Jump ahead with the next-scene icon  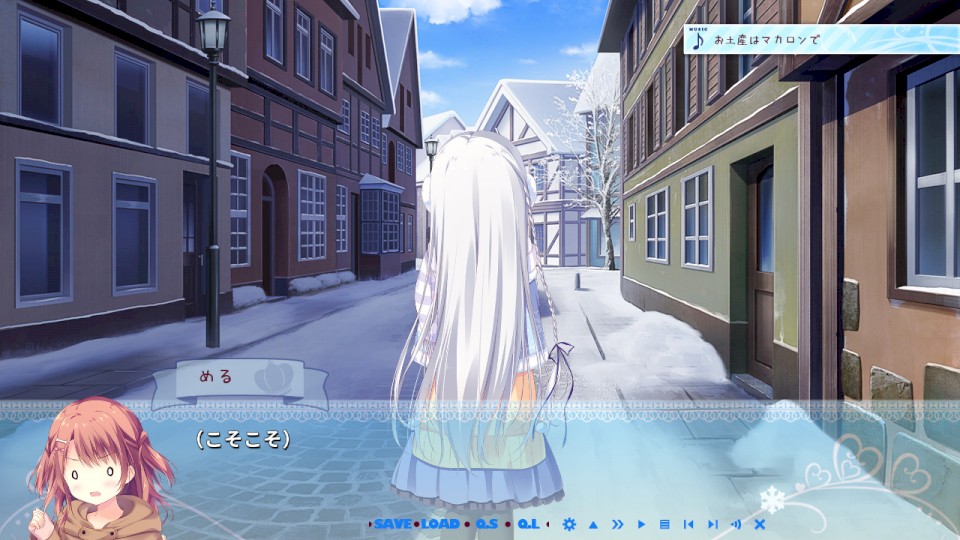pos(712,524)
